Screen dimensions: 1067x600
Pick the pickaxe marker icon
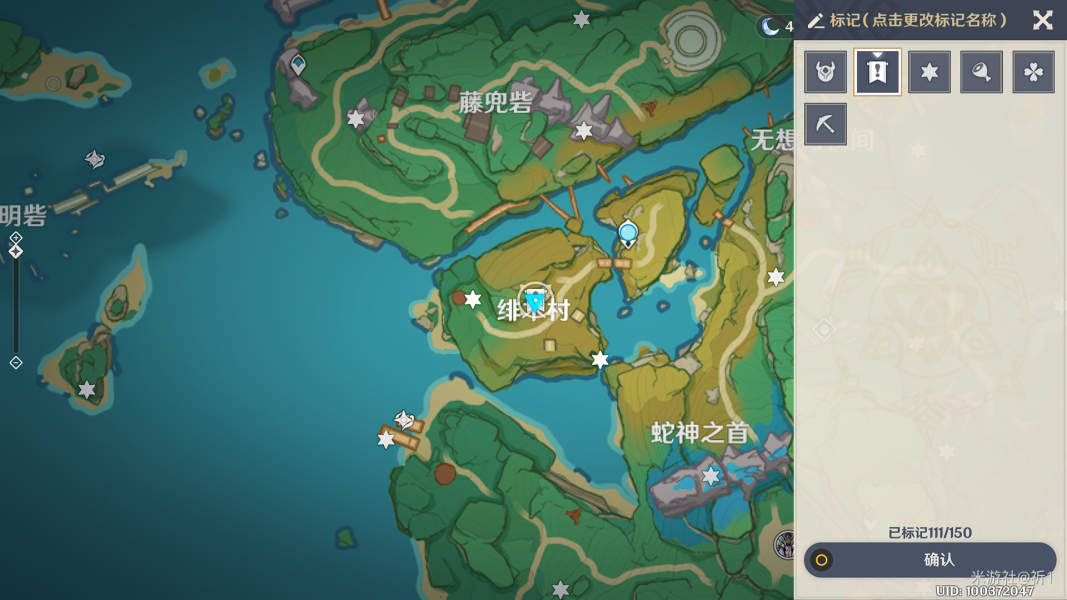coord(826,124)
